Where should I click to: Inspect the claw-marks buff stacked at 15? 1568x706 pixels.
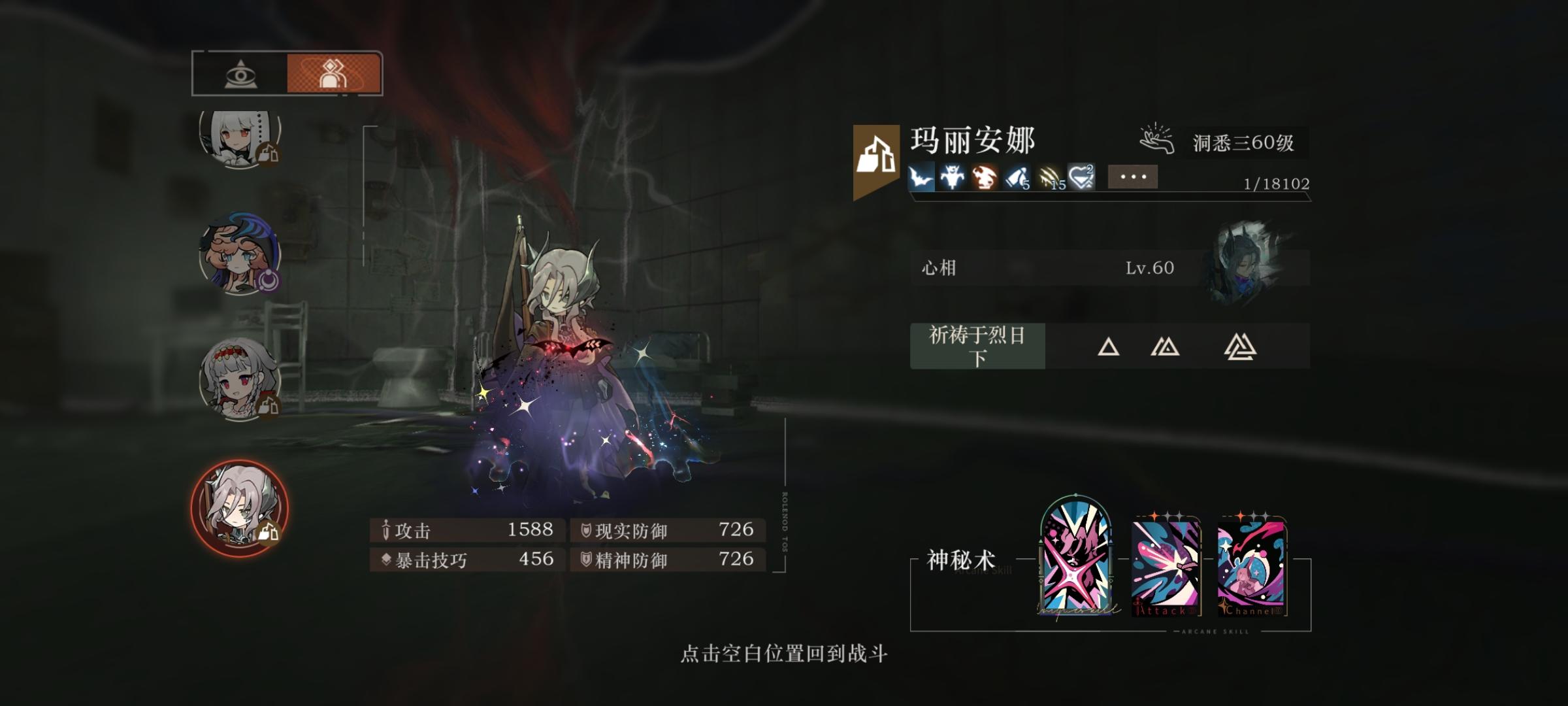(x=1050, y=178)
